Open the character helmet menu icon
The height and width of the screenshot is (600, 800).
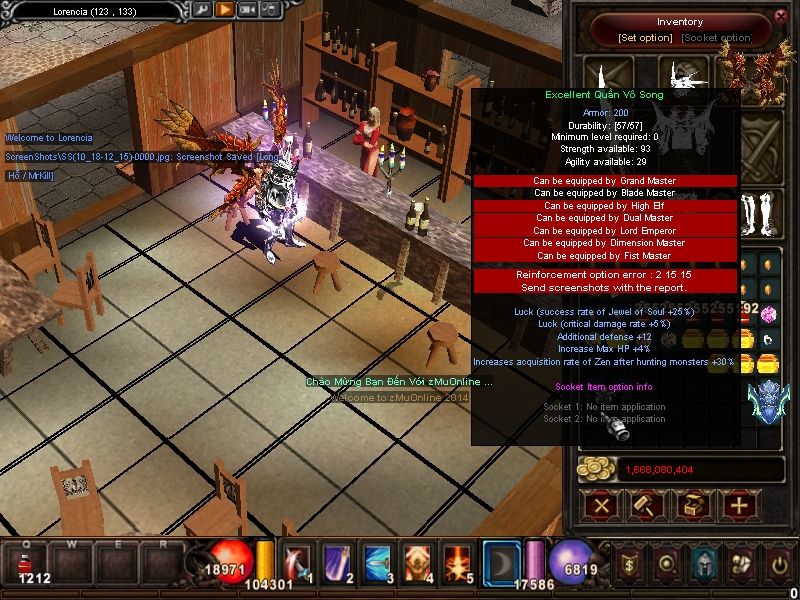click(x=704, y=565)
